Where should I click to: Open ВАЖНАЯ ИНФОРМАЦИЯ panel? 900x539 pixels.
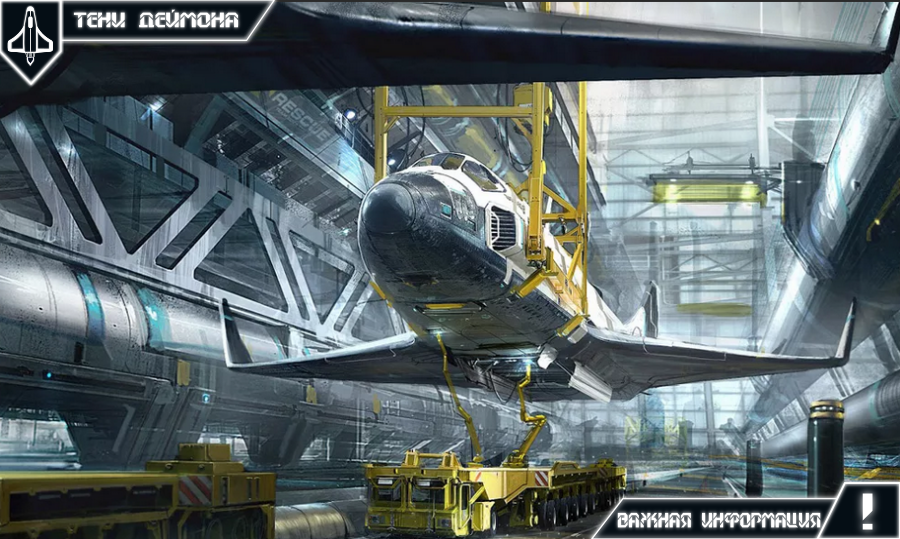[x=718, y=520]
